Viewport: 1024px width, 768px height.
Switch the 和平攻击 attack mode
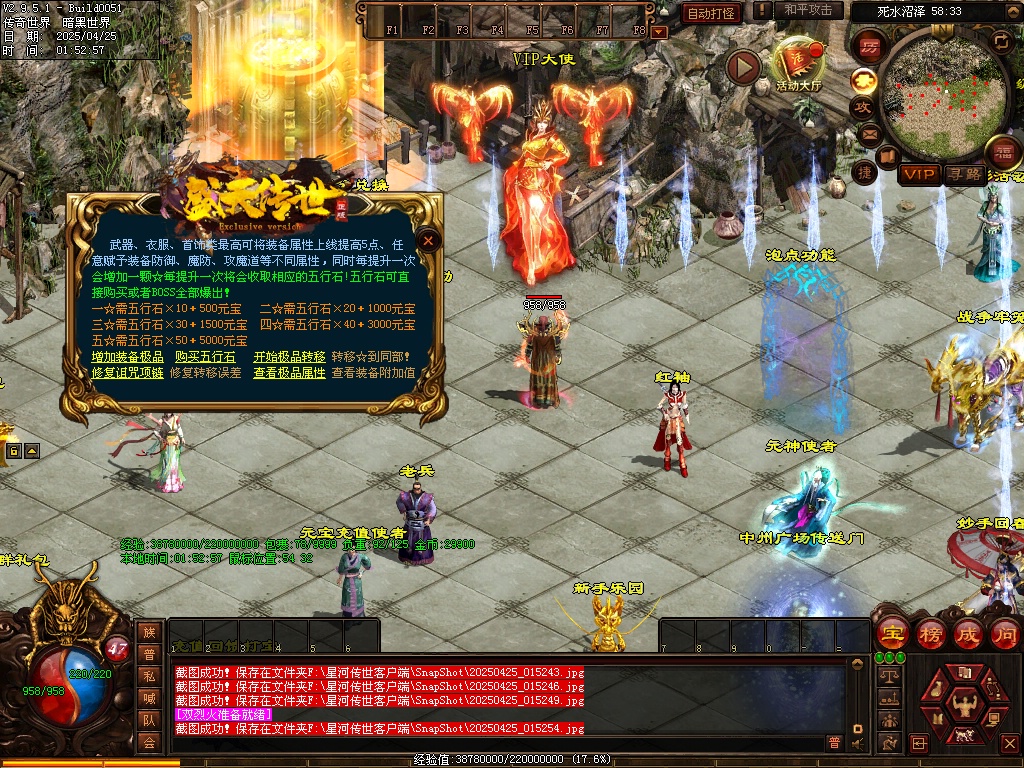808,10
